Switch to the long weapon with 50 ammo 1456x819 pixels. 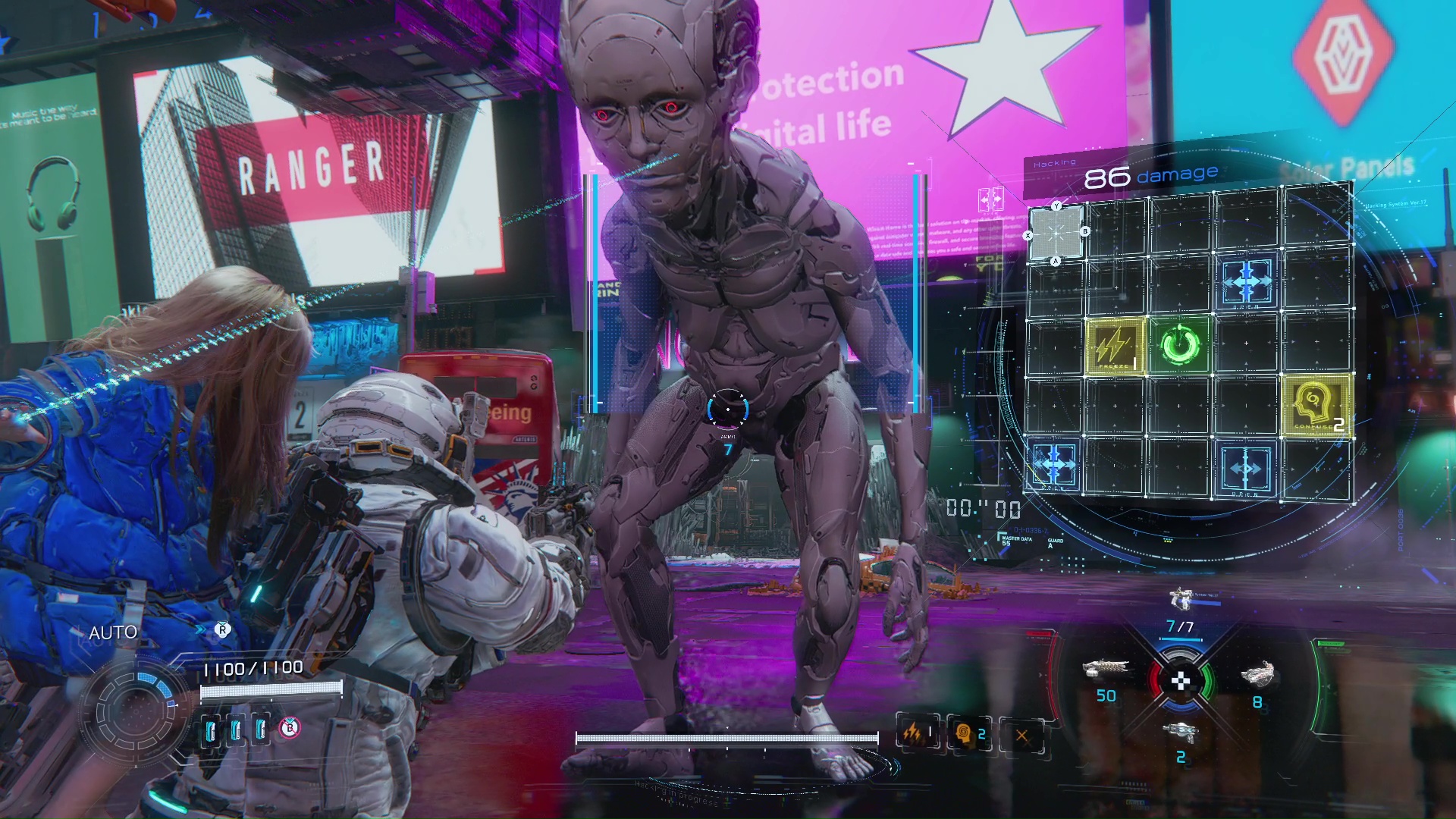[x=1106, y=670]
